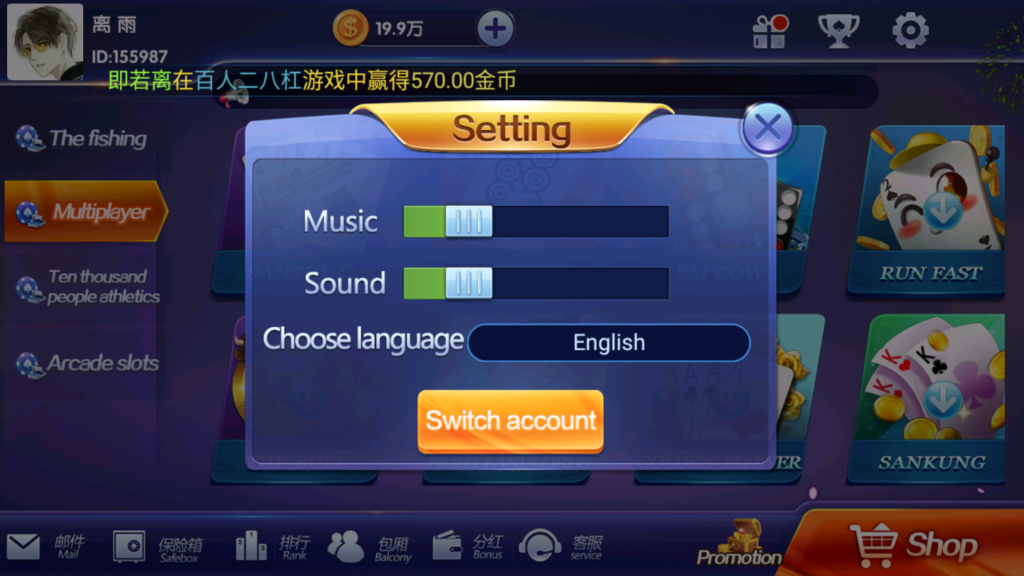Open the Shop
This screenshot has height=576, width=1024.
tap(912, 545)
